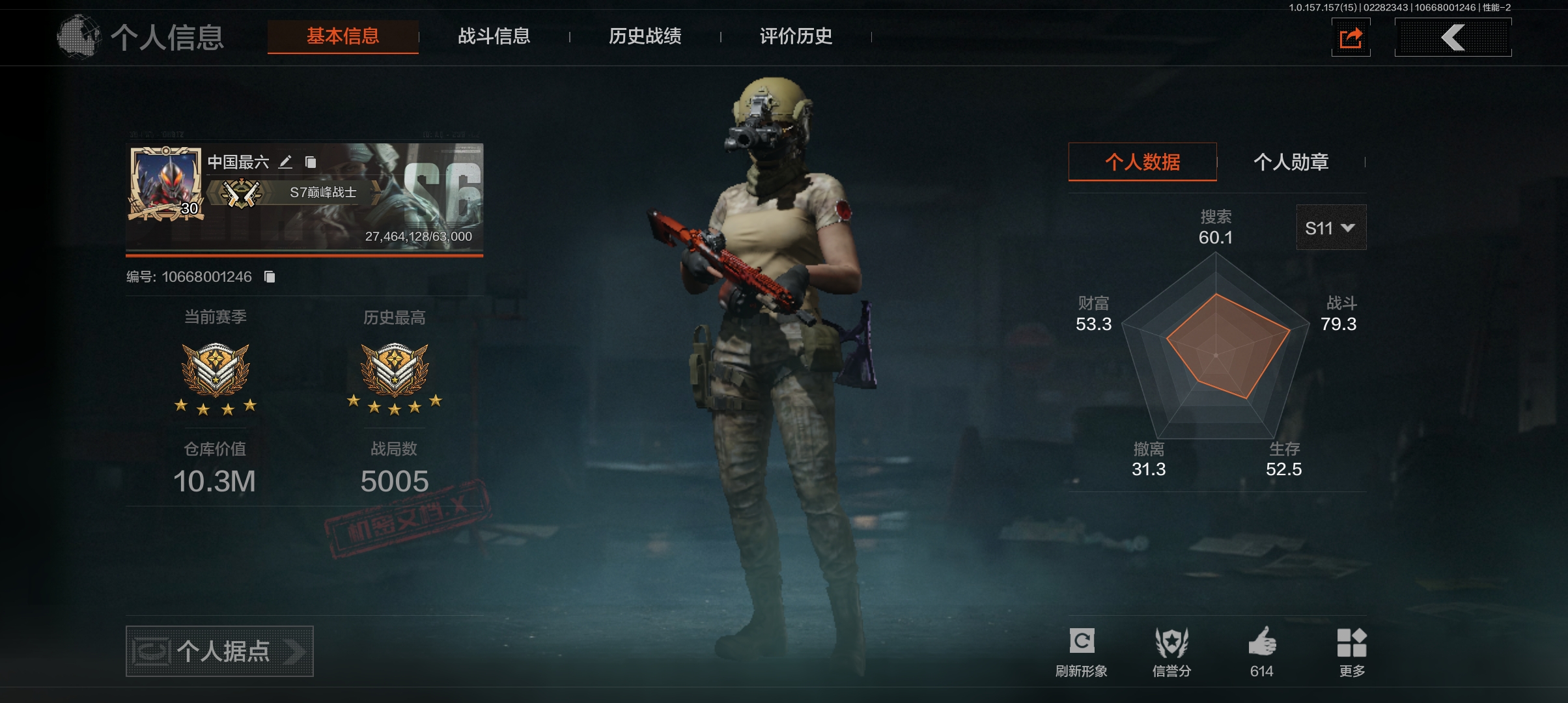Switch to the 个人数据 tab
The width and height of the screenshot is (1568, 703).
tap(1142, 162)
